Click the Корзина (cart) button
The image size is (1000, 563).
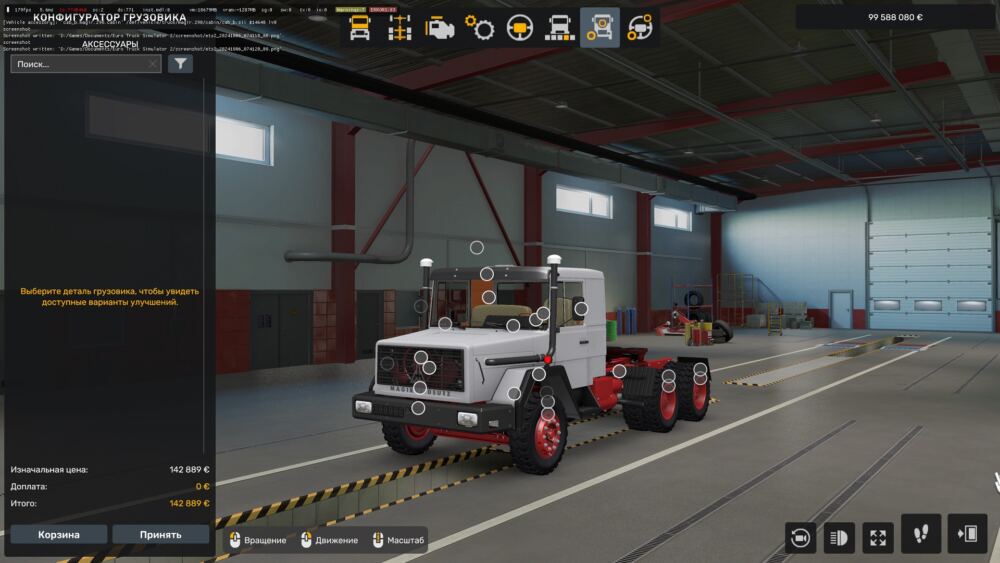coord(59,534)
